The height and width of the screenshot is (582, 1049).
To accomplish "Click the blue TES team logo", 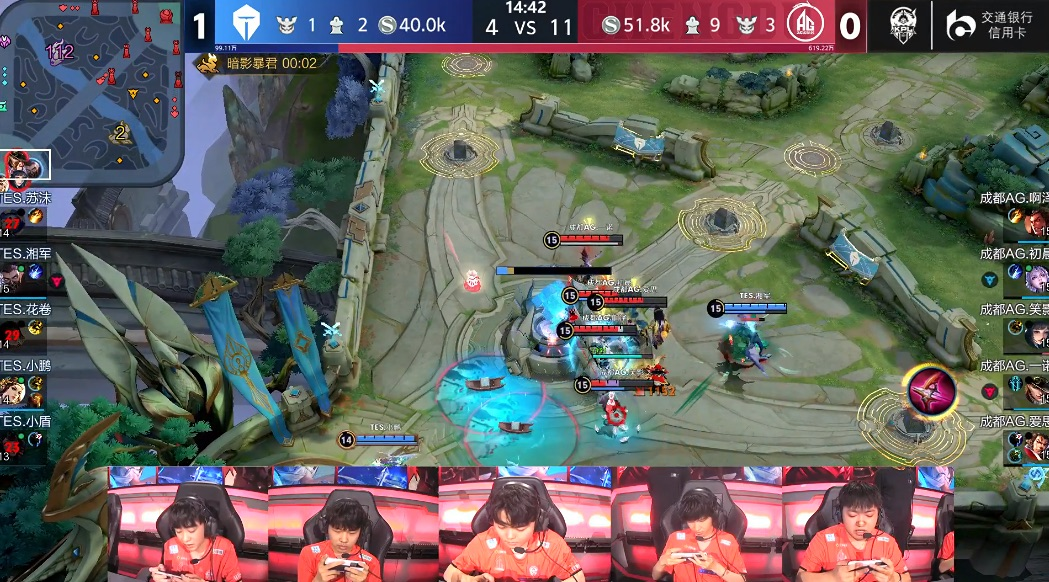I will 246,25.
